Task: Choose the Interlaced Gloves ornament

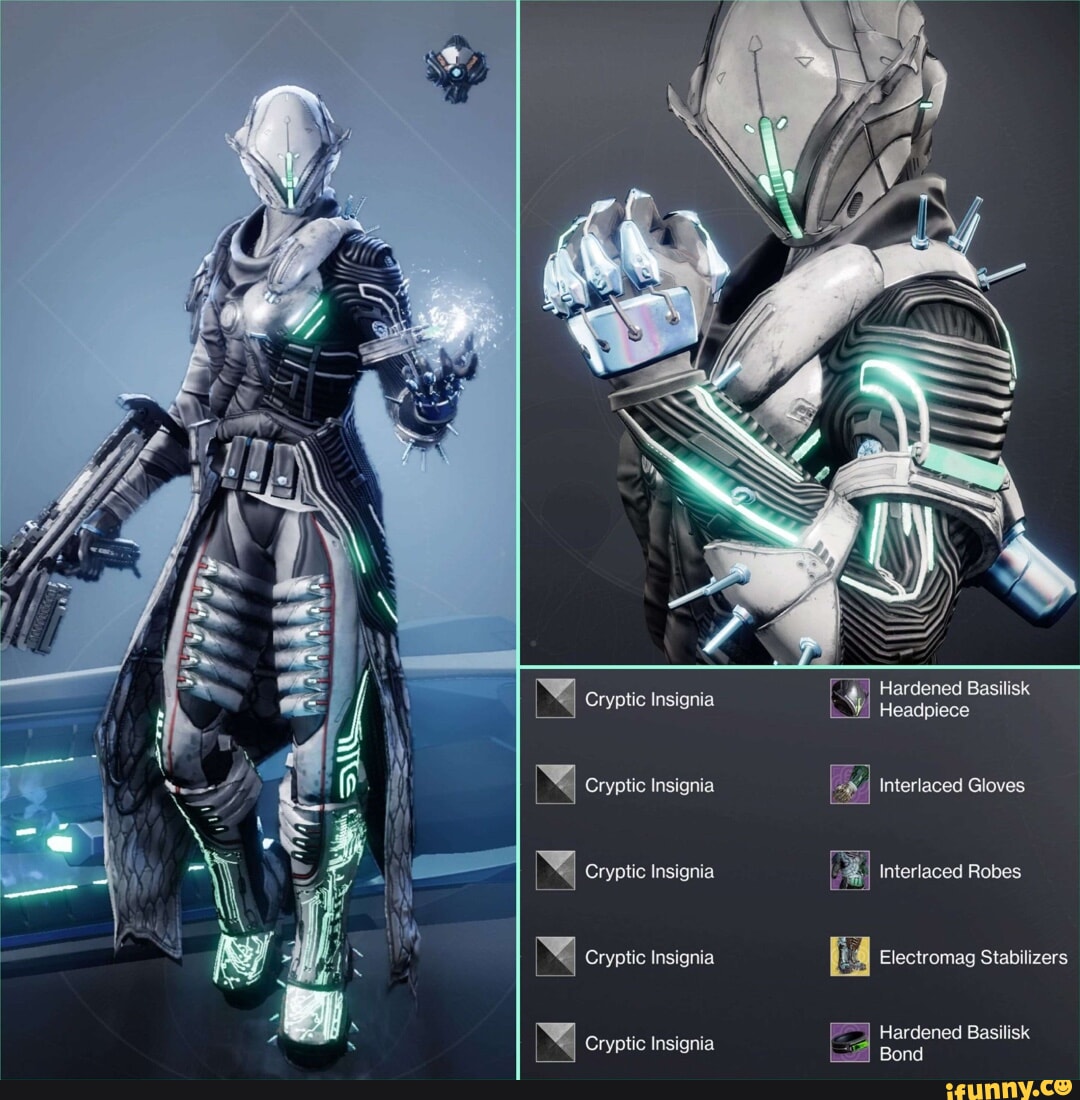Action: tap(849, 785)
